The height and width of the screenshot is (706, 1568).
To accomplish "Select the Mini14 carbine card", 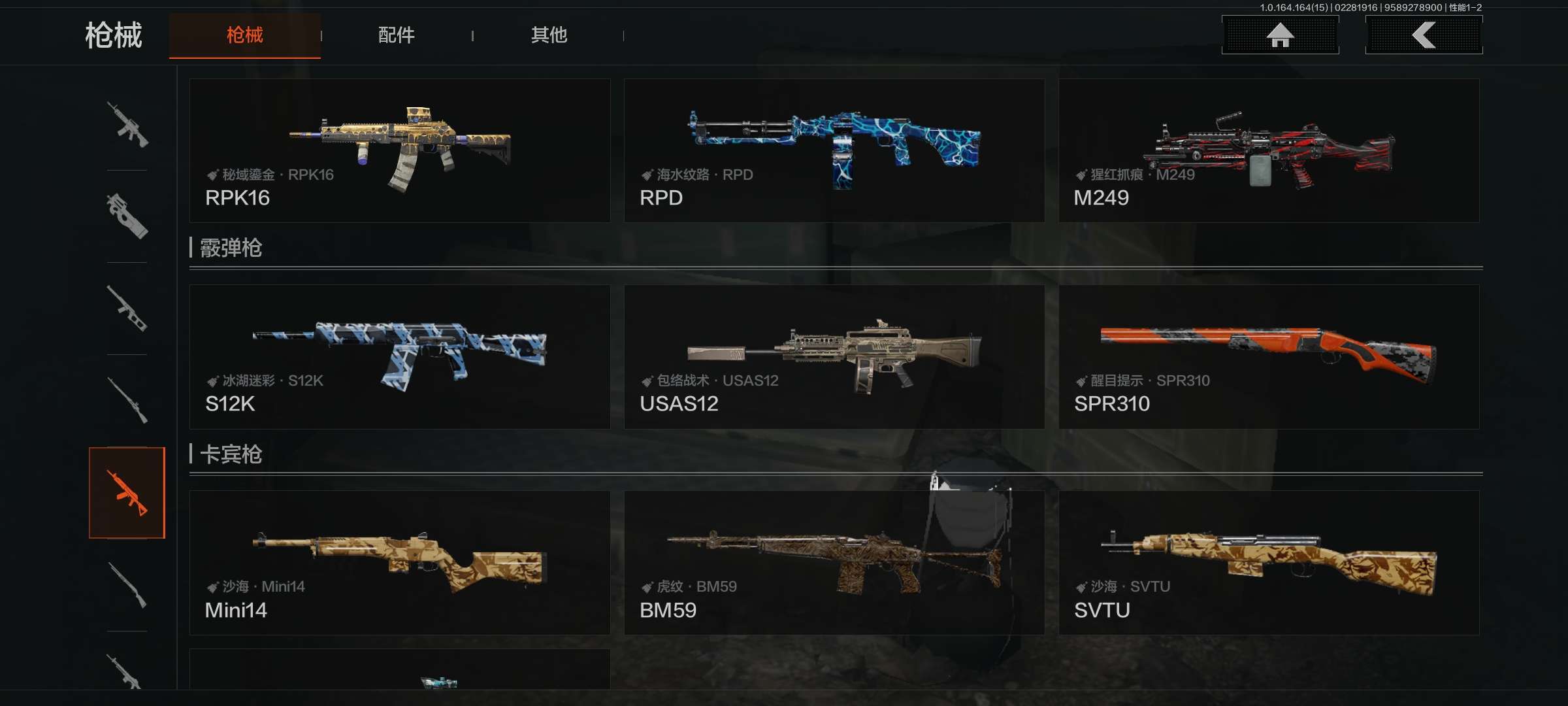I will 399,563.
